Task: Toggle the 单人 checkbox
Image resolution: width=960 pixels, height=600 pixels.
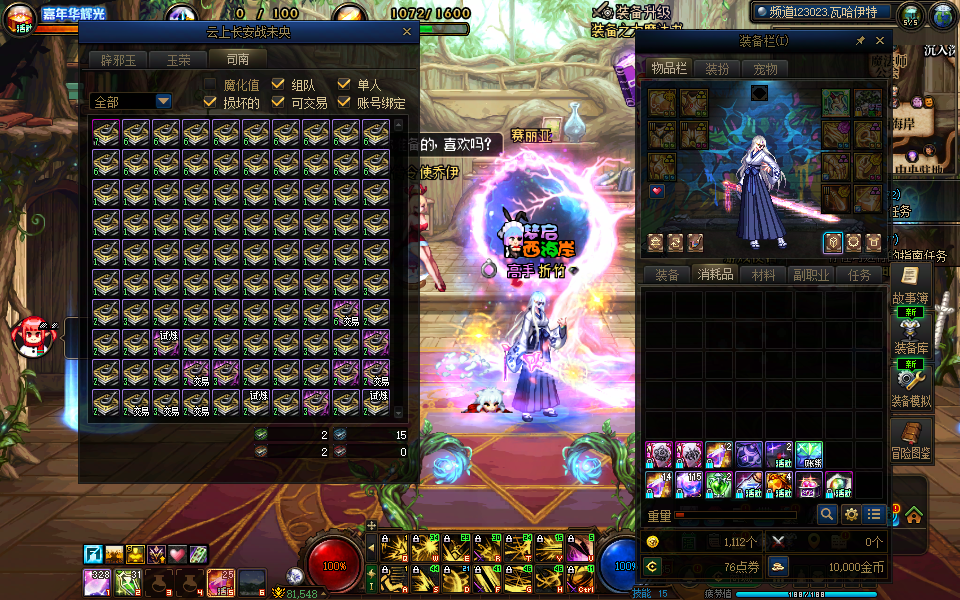Action: (x=345, y=85)
